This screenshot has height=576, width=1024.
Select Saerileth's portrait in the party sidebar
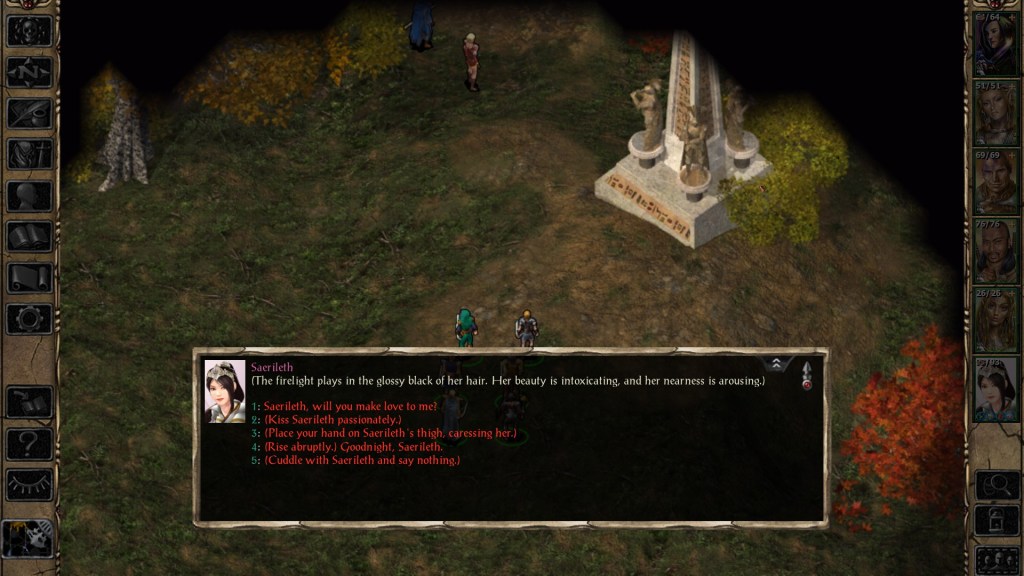995,390
